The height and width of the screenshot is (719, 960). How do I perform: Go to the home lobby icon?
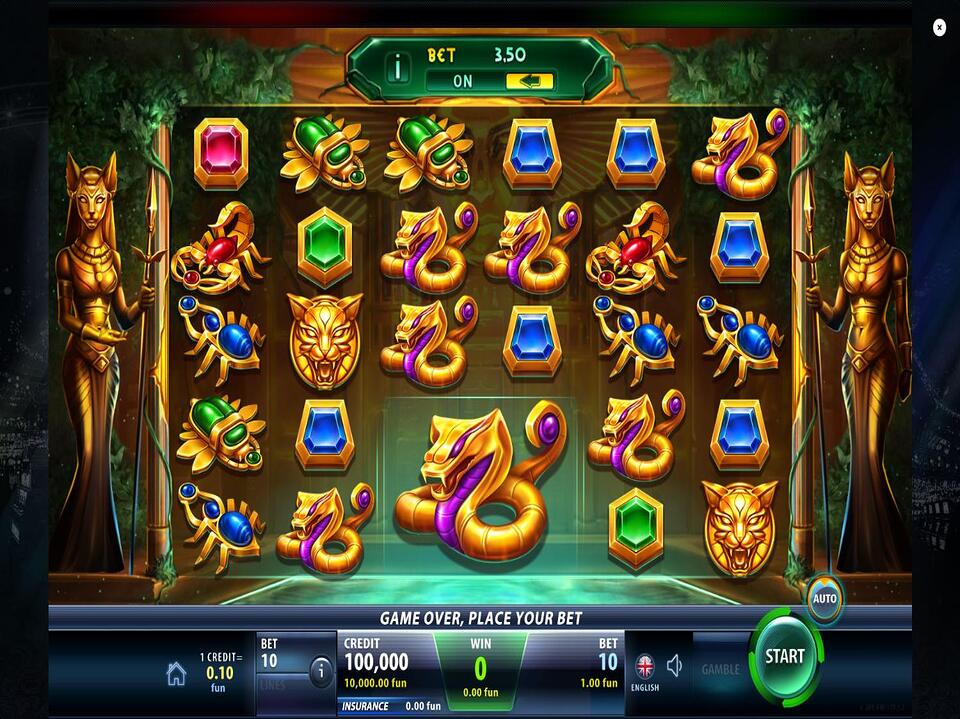pyautogui.click(x=176, y=674)
